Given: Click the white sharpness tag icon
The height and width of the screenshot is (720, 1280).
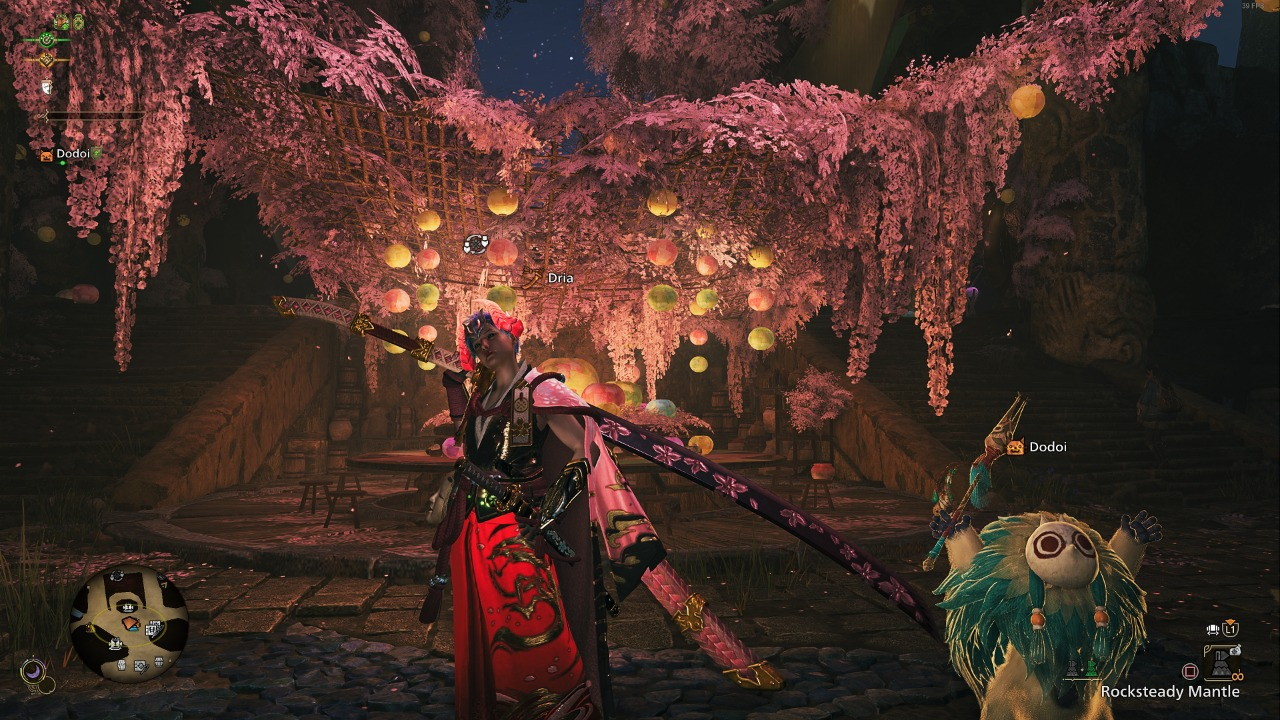Looking at the screenshot, I should click(46, 88).
